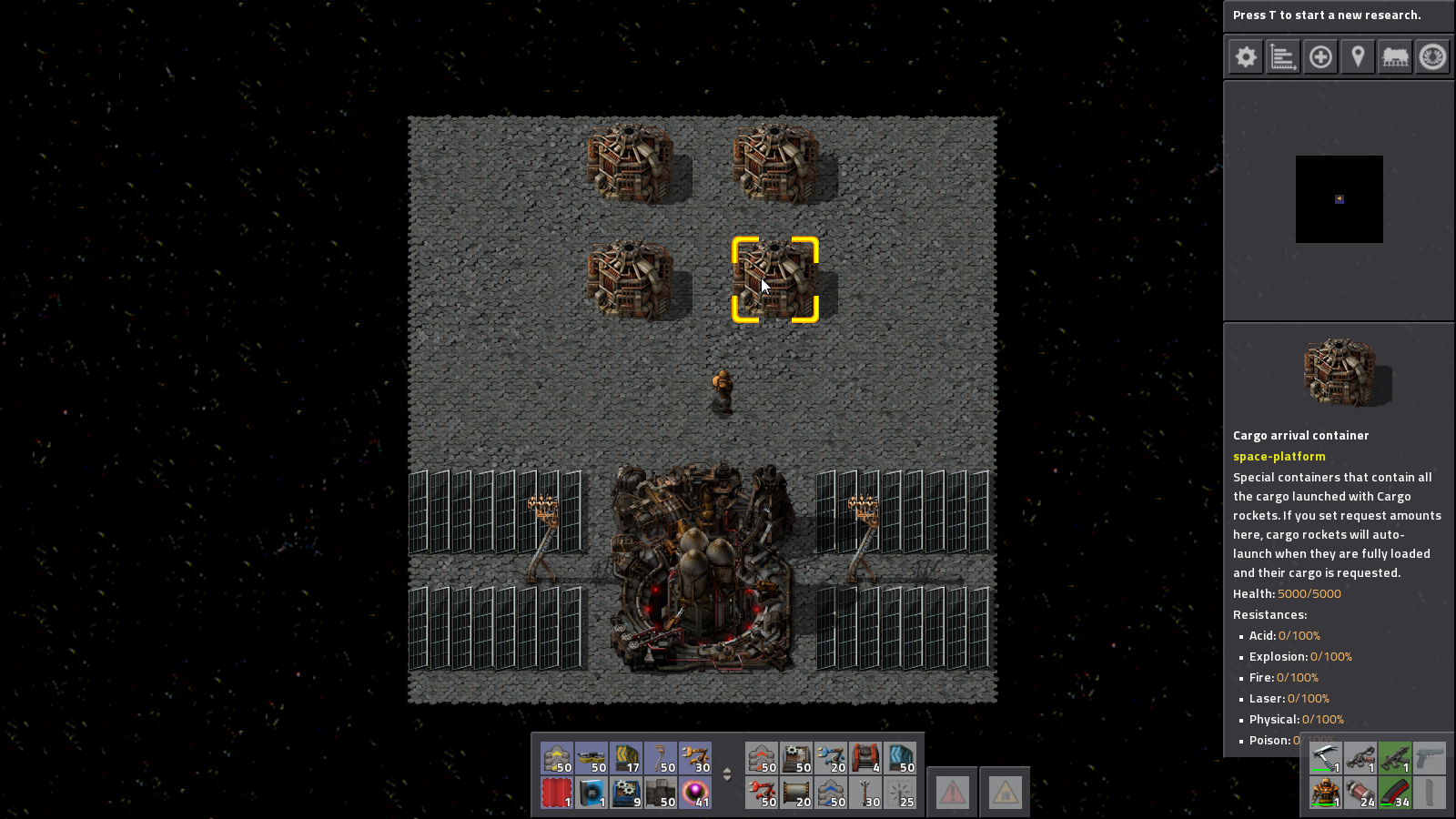This screenshot has height=819, width=1456.
Task: Select the flamethrower weapon slot
Action: (1360, 758)
